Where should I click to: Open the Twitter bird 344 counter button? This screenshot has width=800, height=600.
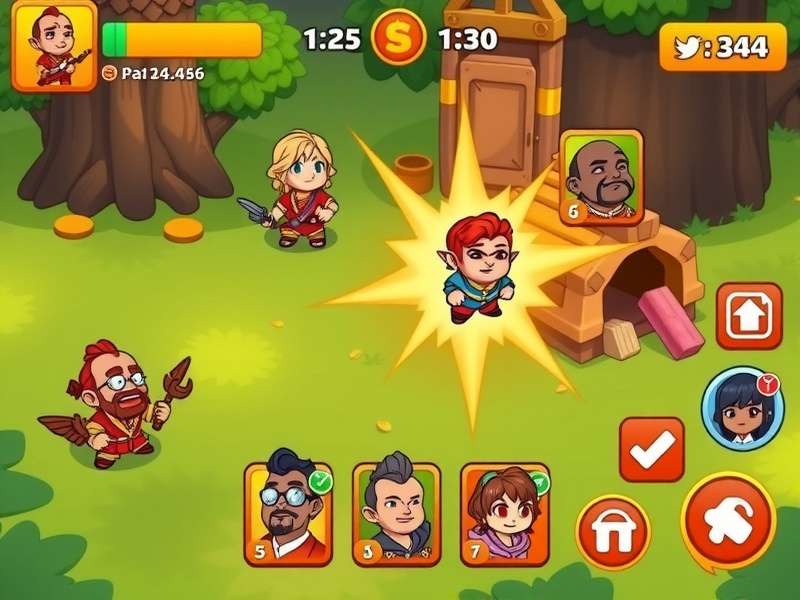click(x=717, y=46)
